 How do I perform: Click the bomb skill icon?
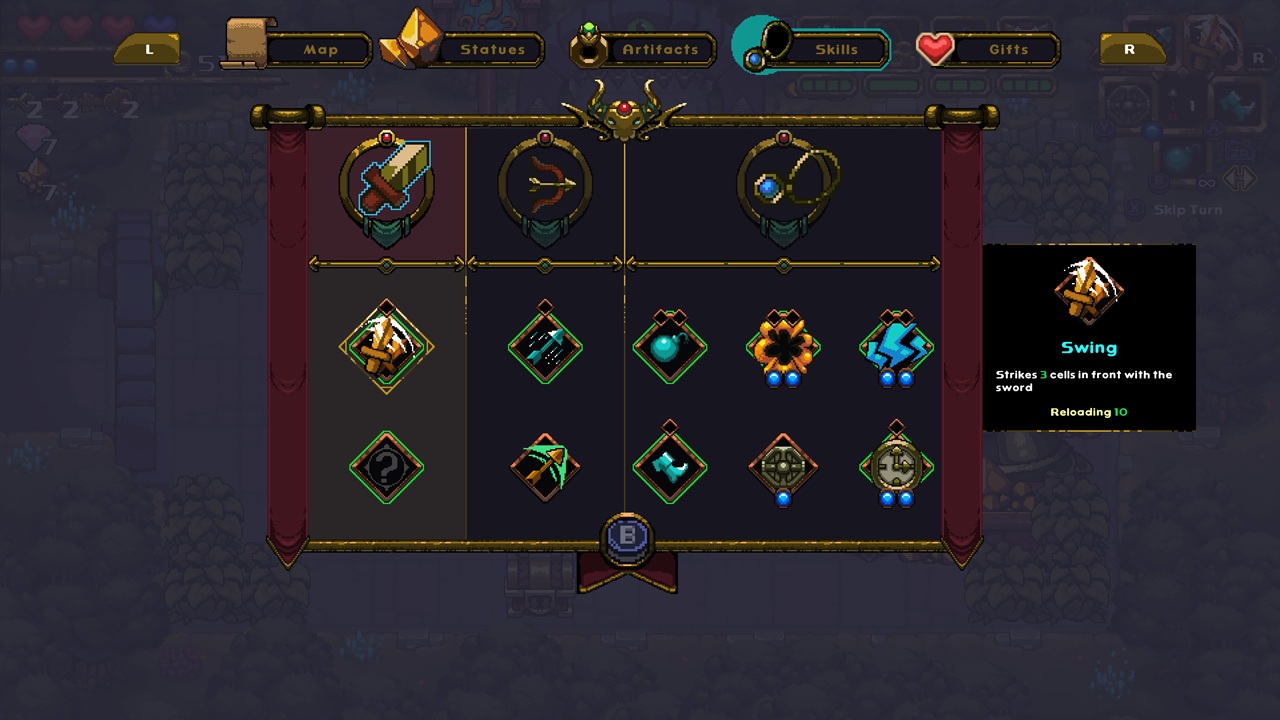click(670, 348)
